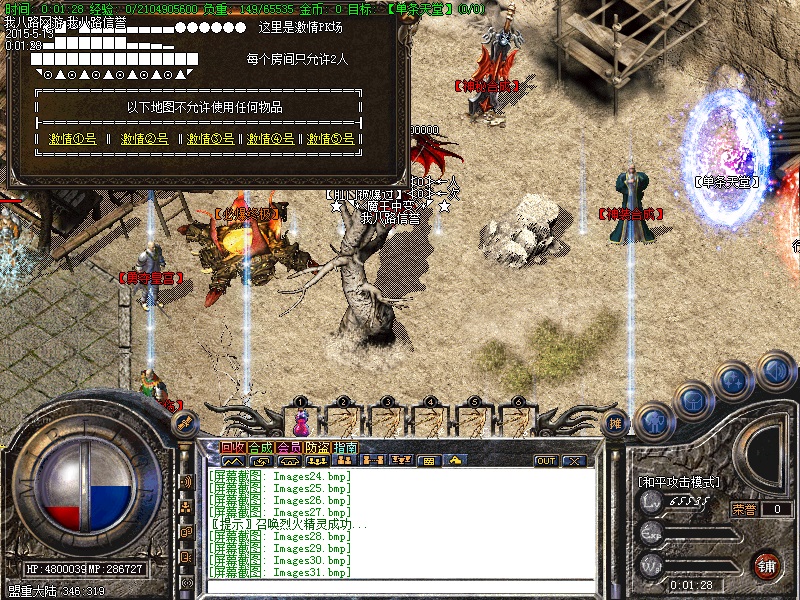
Task: Open the character equipment round button
Action: 655,422
